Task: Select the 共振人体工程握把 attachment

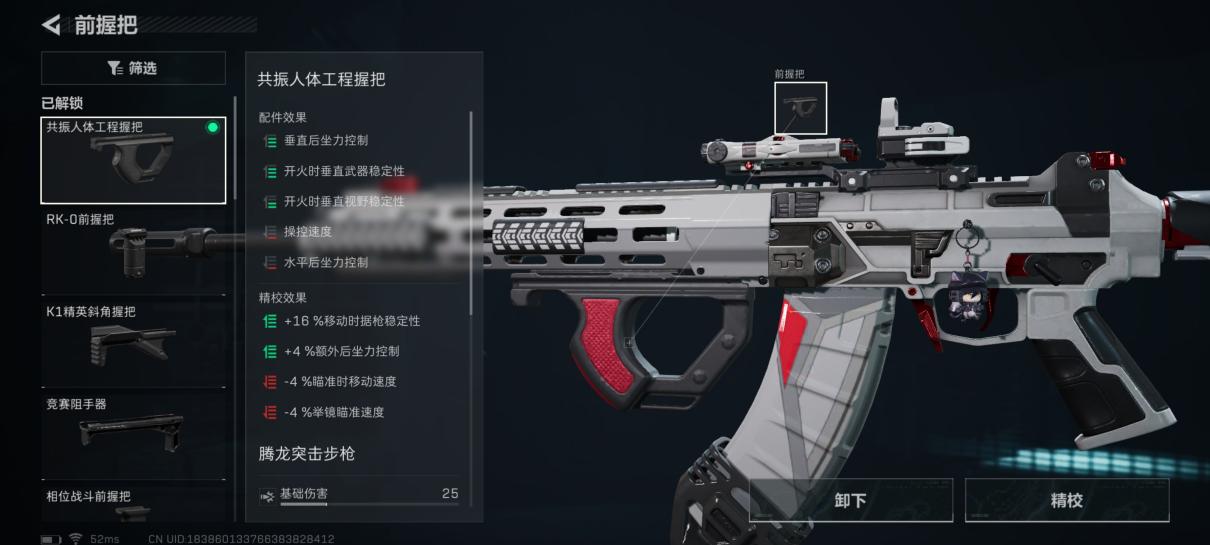Action: 133,160
